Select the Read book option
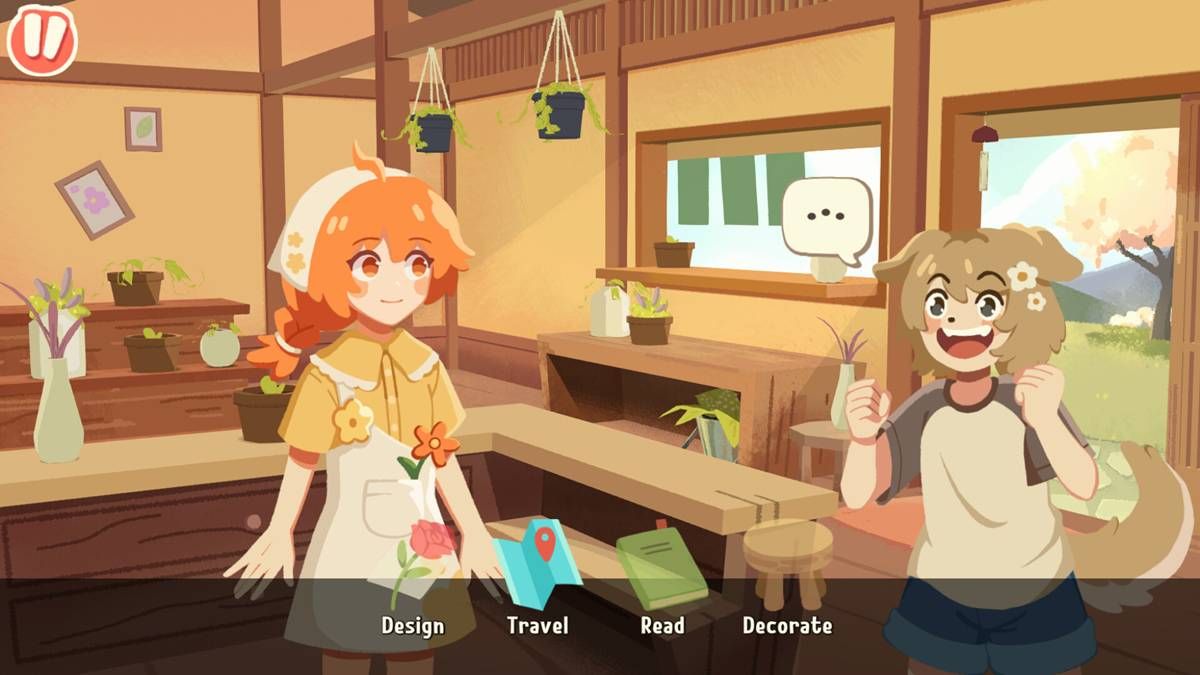The width and height of the screenshot is (1200, 675). coord(661,575)
